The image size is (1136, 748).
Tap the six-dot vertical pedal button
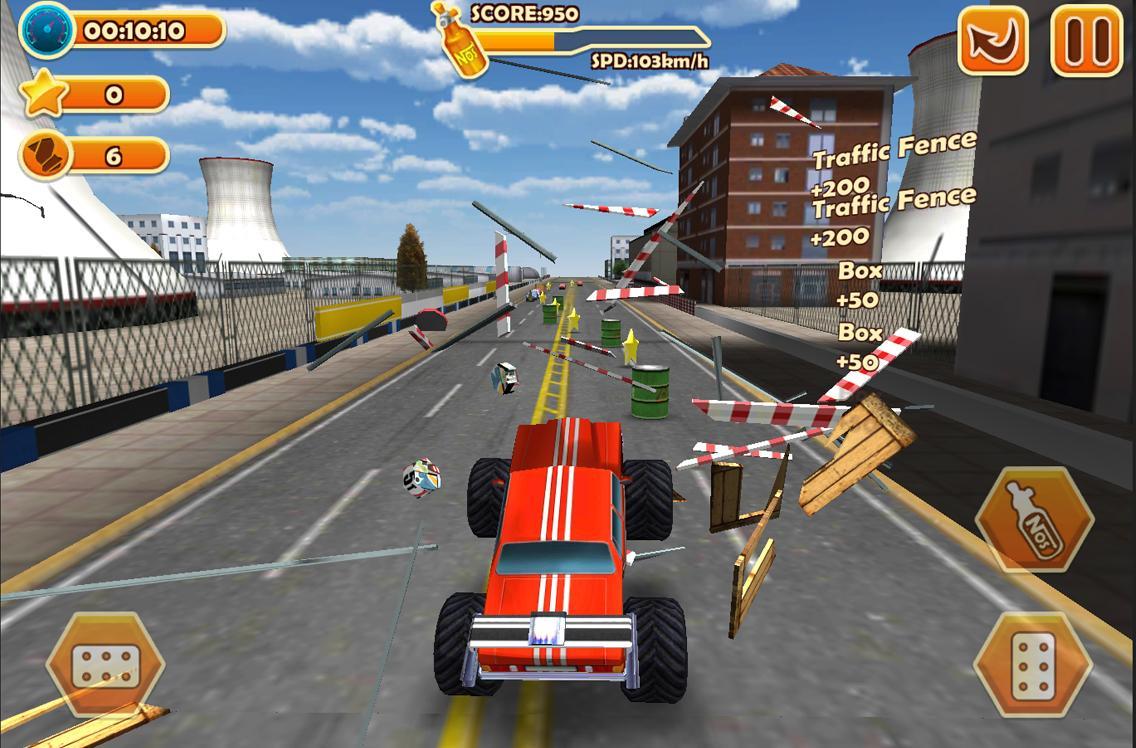(x=1033, y=665)
